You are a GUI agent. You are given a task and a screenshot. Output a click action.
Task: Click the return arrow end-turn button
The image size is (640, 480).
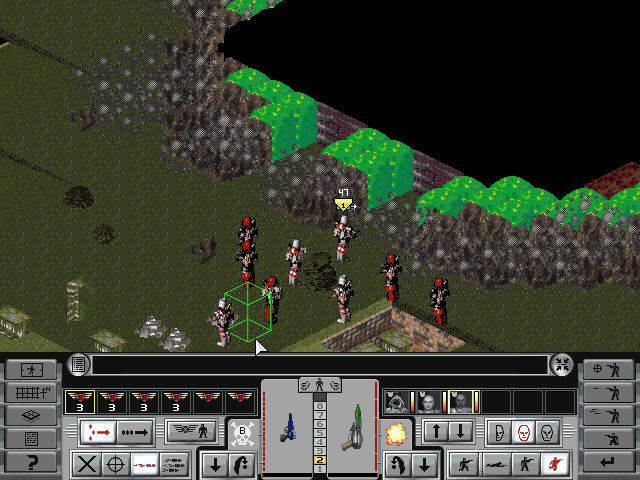[x=608, y=462]
